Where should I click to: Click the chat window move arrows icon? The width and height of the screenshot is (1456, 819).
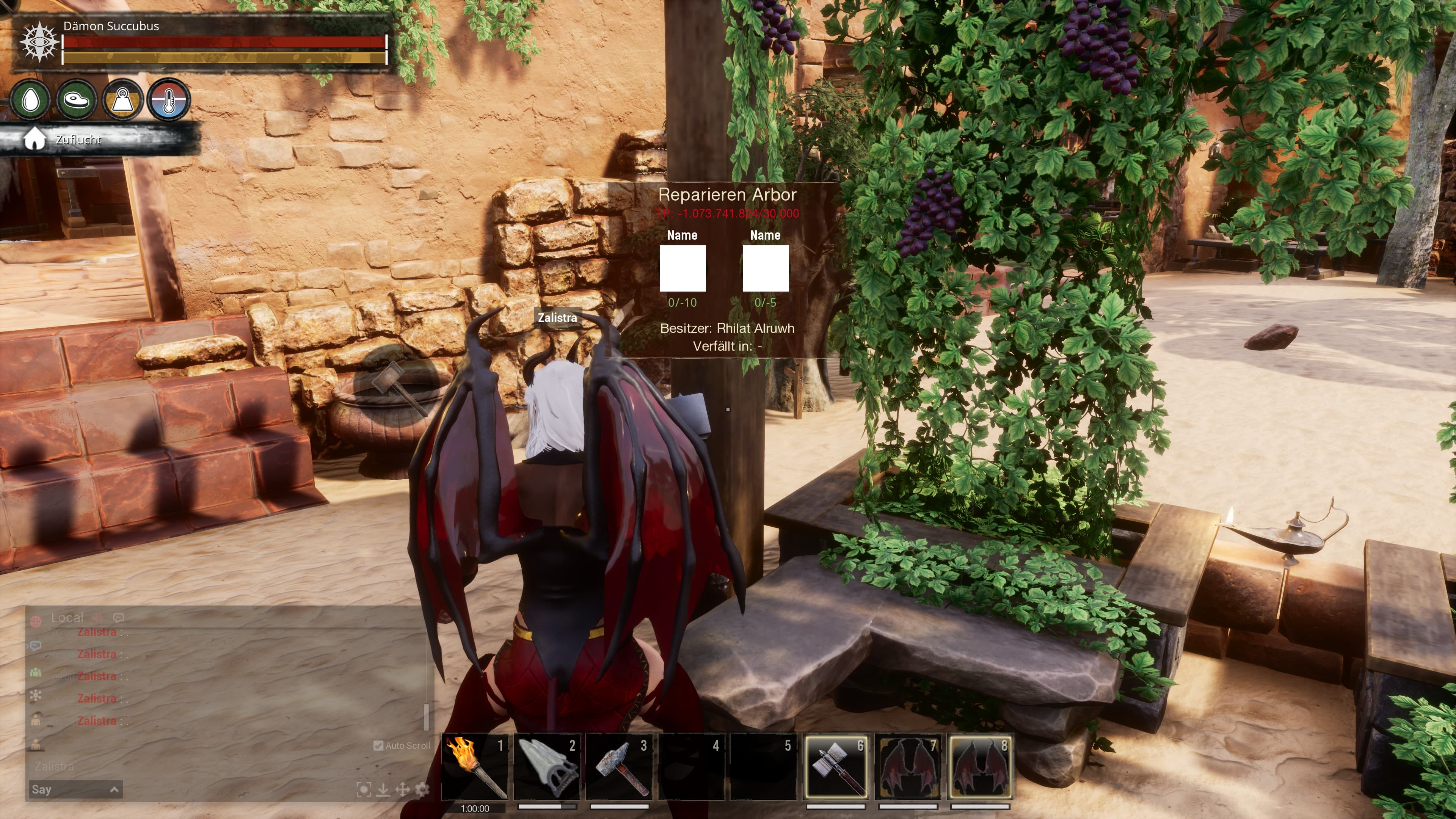(402, 789)
